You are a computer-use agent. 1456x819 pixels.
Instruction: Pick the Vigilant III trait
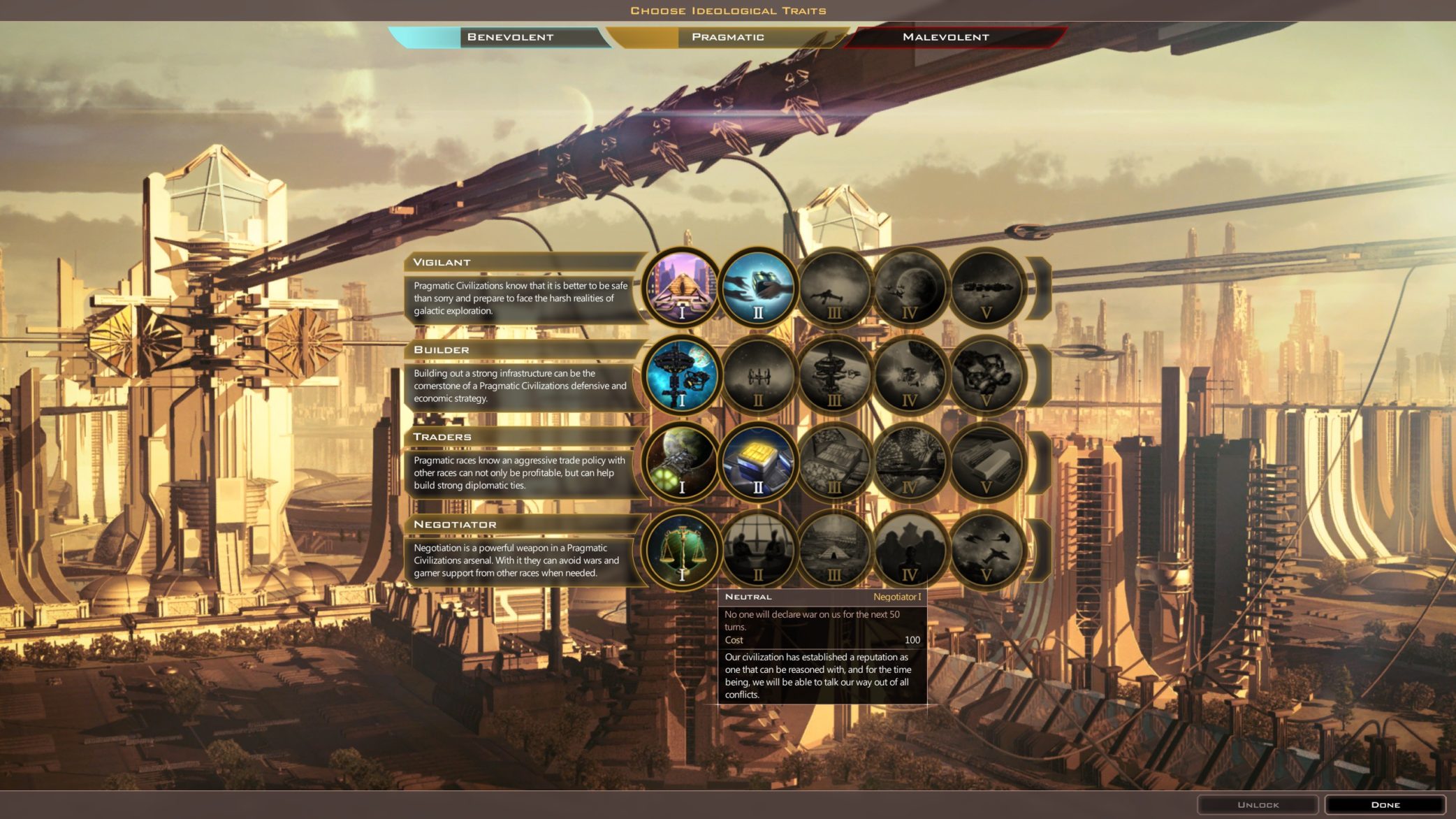pyautogui.click(x=834, y=287)
